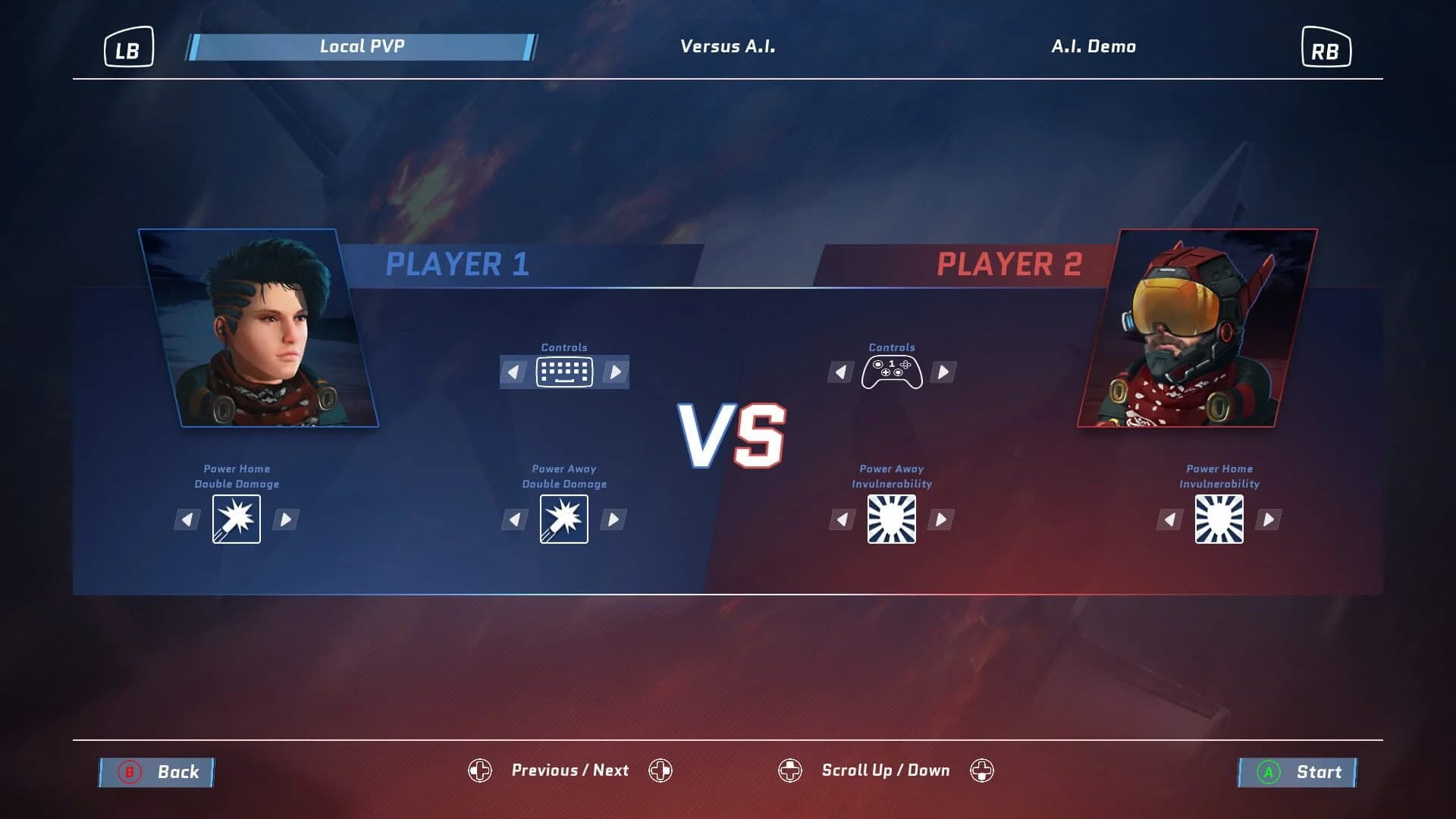Click the RB shoulder button icon
The height and width of the screenshot is (819, 1456).
point(1327,47)
